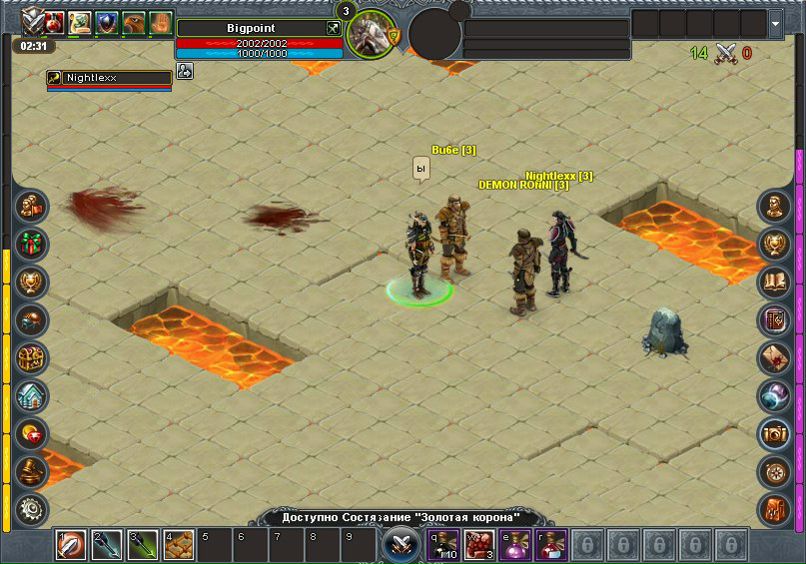Open the gold coins and ruby shop icon
This screenshot has height=564, width=806.
32,433
